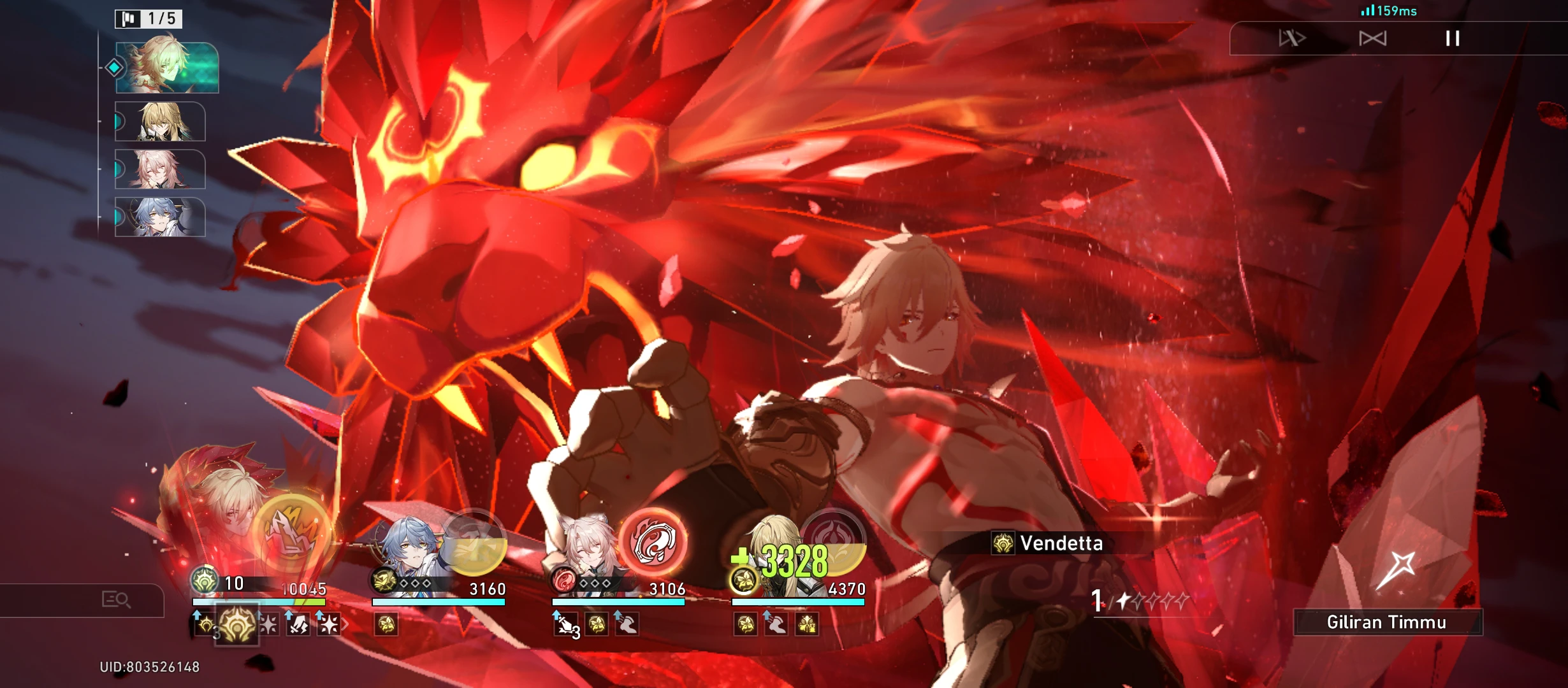Screen dimensions: 1568x688
Task: Click the 1/5 wave flag counter
Action: [x=148, y=19]
